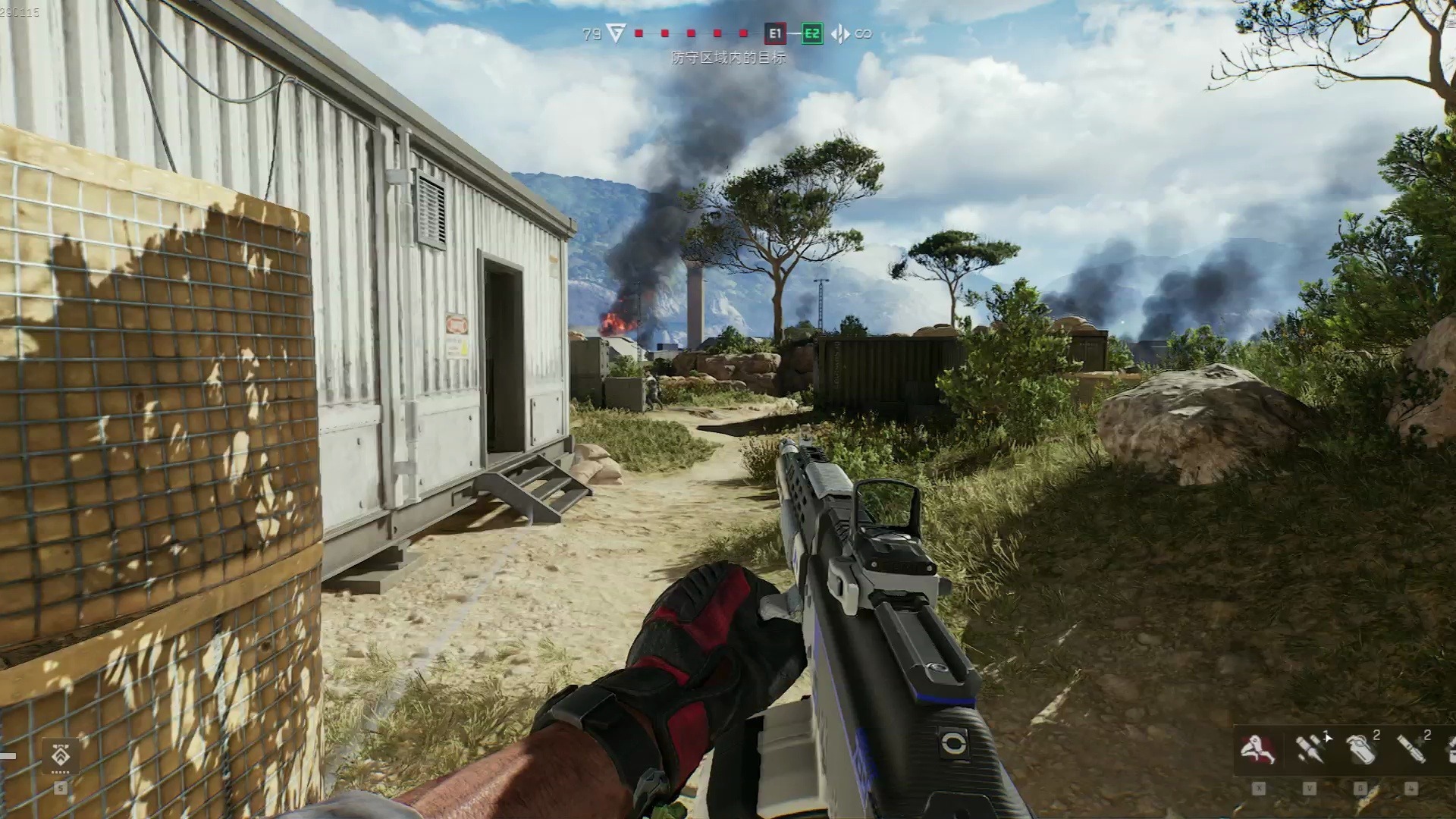Activate the red class ability icon
The width and height of the screenshot is (1456, 819).
[x=1257, y=749]
